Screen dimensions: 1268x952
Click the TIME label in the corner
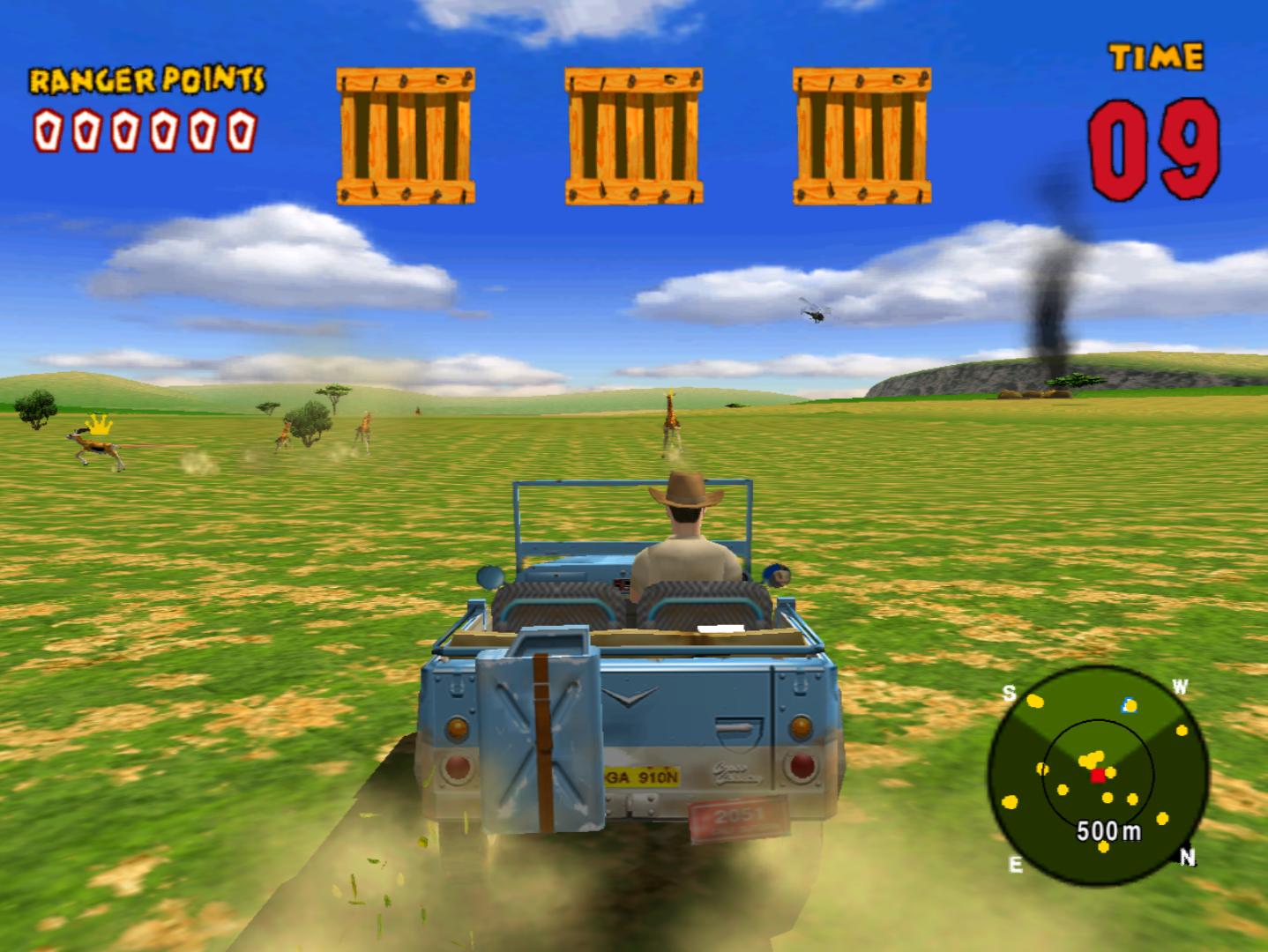(1156, 55)
